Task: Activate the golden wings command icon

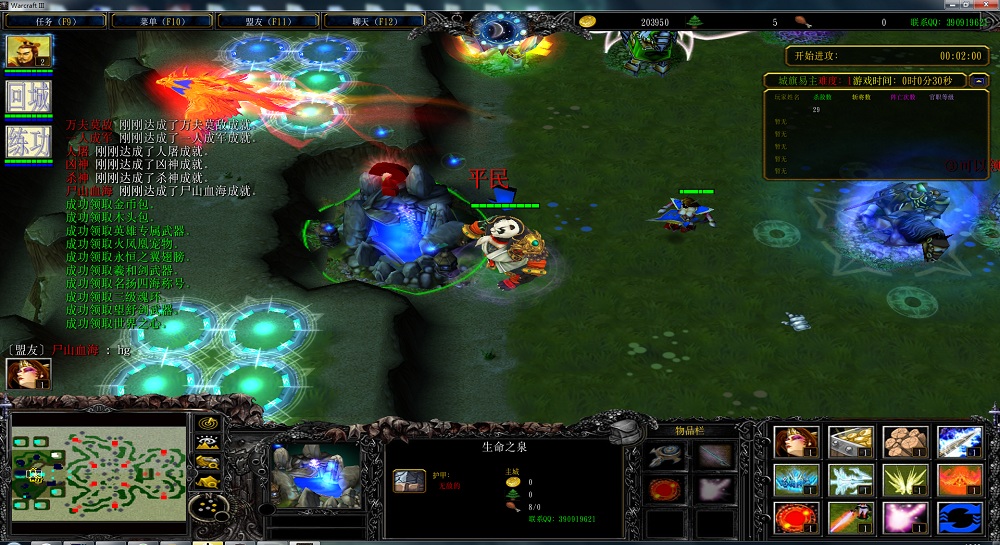Action: [x=904, y=479]
